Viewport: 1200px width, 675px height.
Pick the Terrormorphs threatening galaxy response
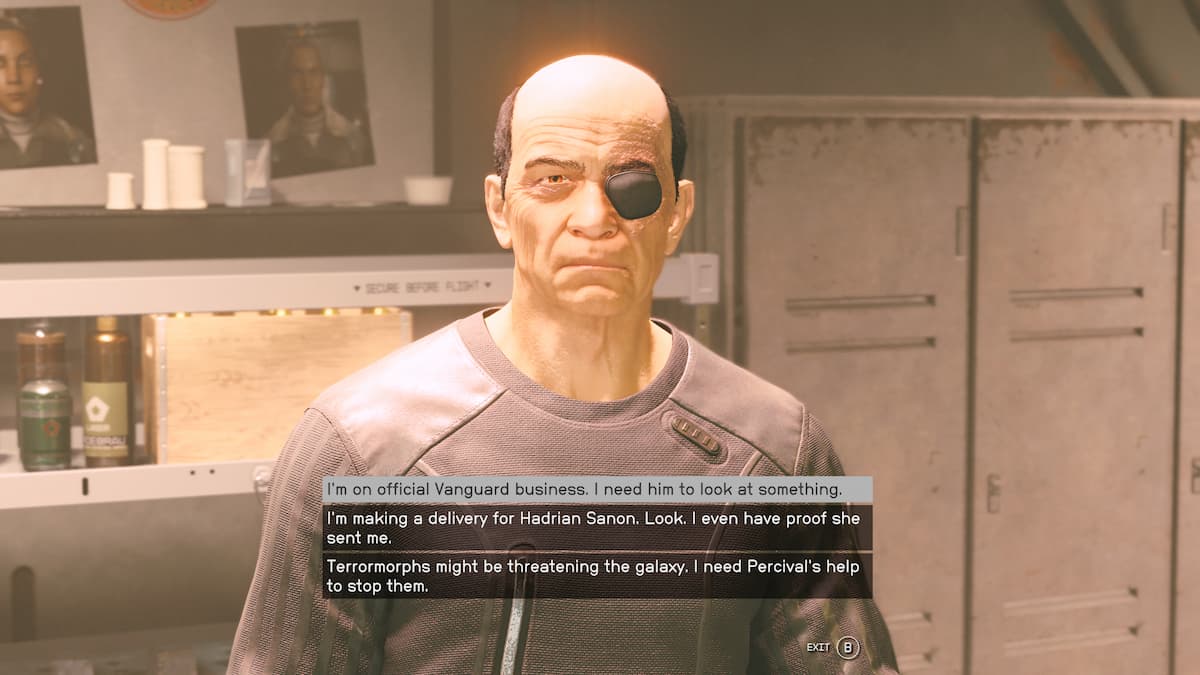596,576
